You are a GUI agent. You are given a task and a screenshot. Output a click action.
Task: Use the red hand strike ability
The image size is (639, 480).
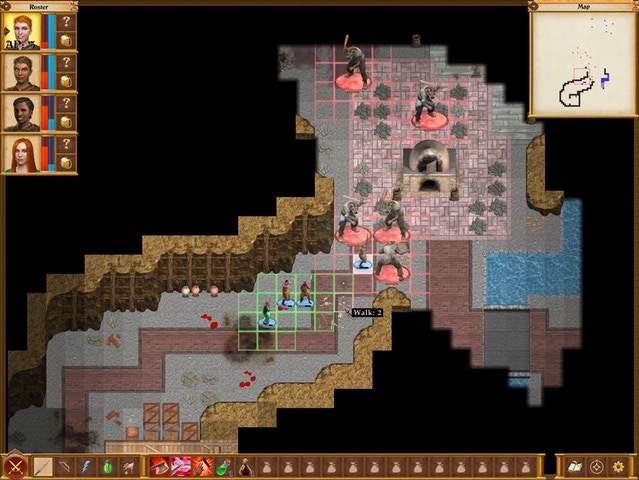pos(202,466)
